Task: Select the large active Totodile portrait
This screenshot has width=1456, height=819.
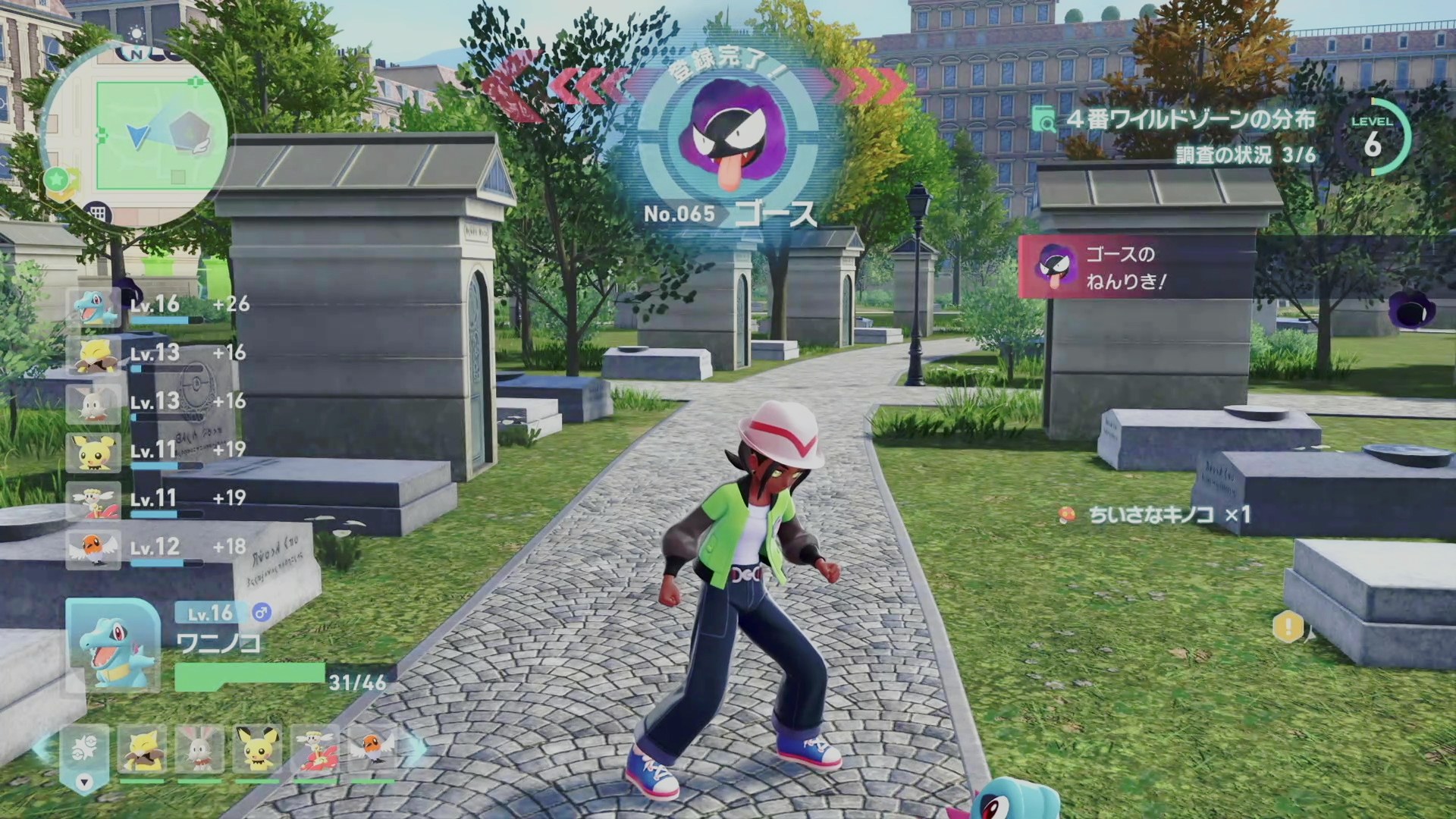Action: [x=114, y=645]
